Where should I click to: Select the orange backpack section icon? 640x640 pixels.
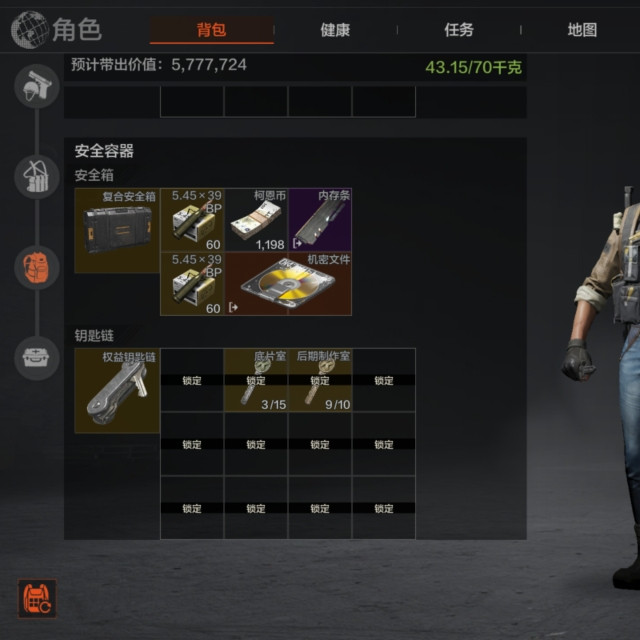click(x=37, y=267)
